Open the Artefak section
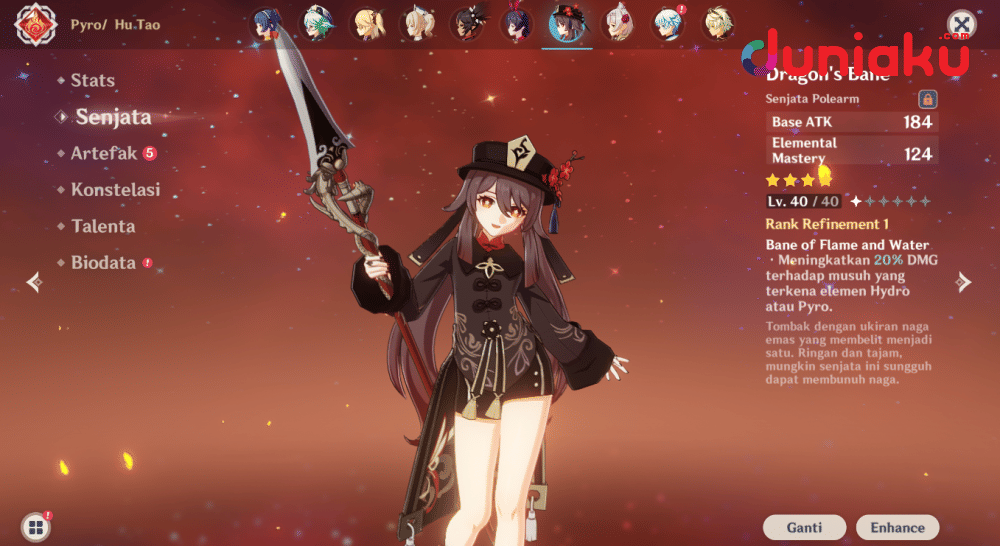This screenshot has height=546, width=1000. (x=105, y=153)
